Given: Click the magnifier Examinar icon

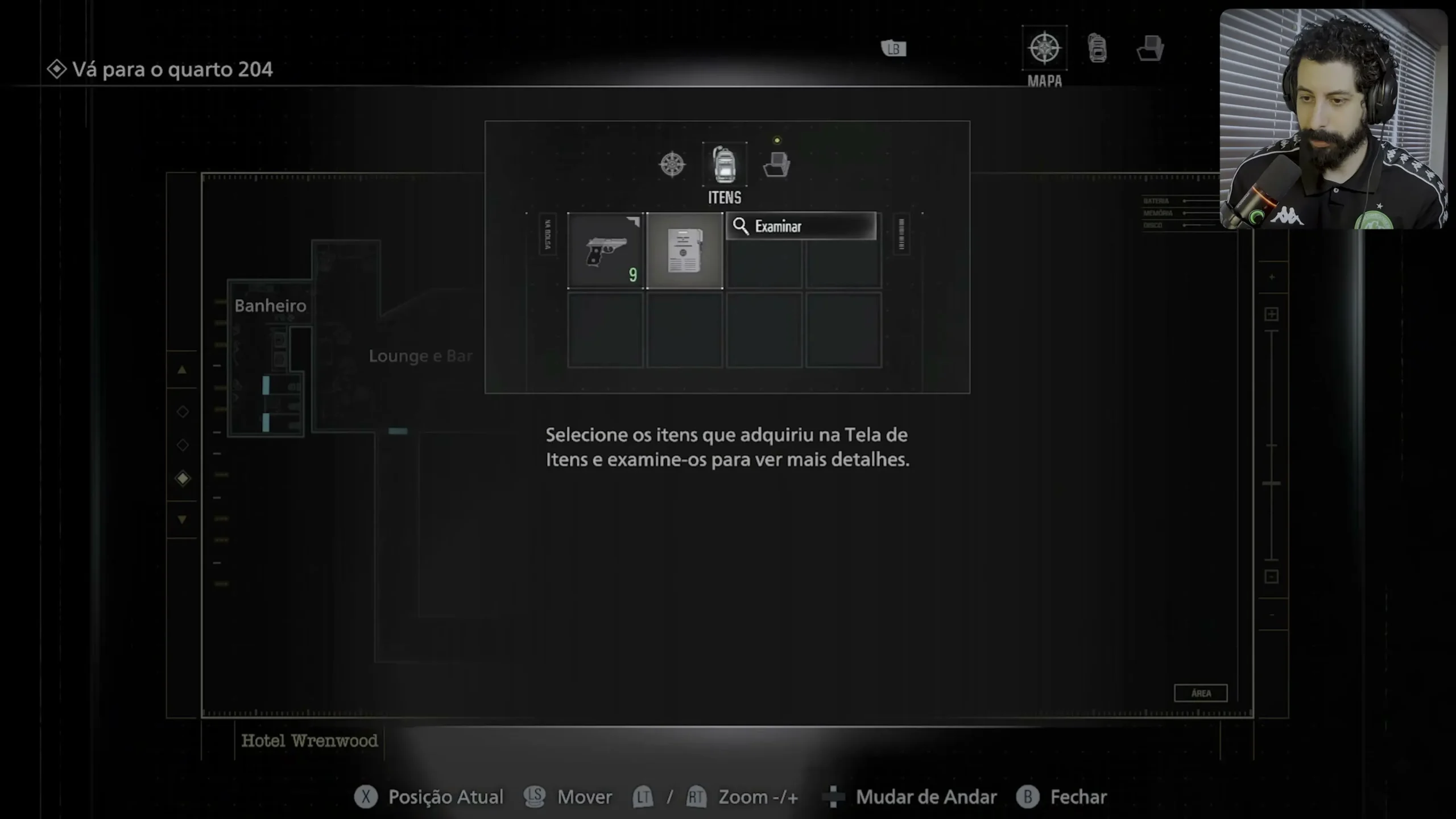Looking at the screenshot, I should coord(741,226).
